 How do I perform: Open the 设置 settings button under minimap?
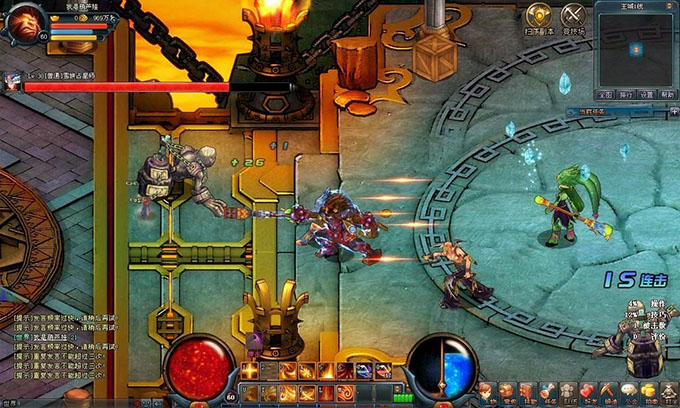pos(647,95)
